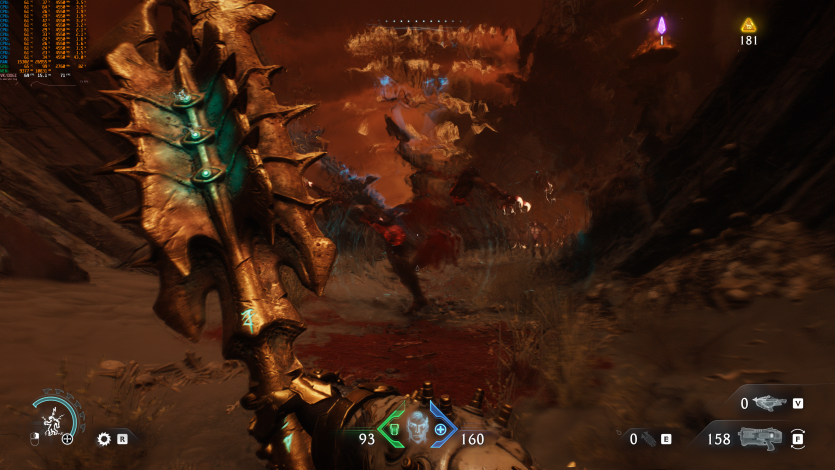Select the spiked gear shield saw icon
Image resolution: width=835 pixels, height=470 pixels.
click(x=103, y=438)
